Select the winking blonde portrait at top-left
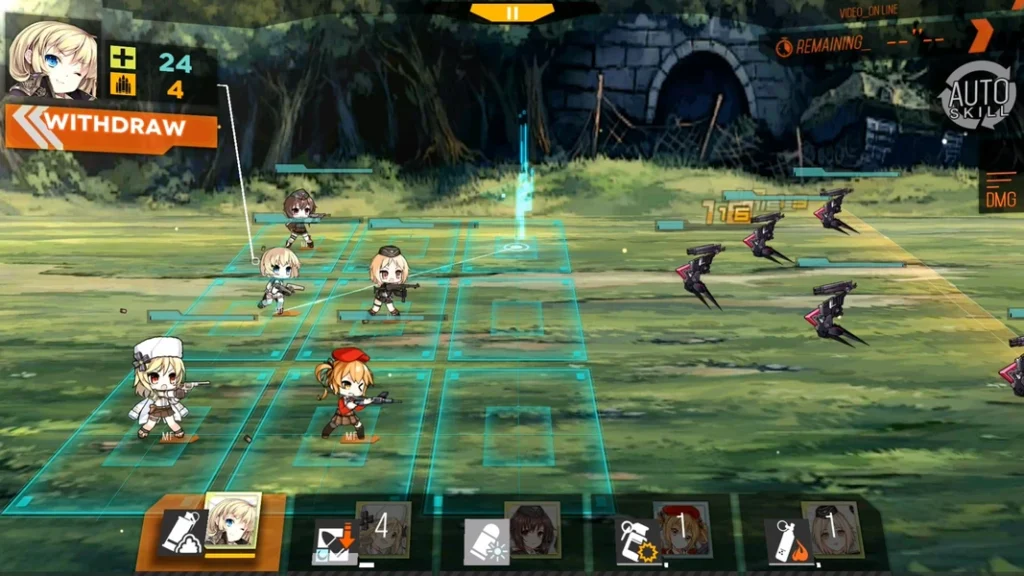This screenshot has height=576, width=1024. pyautogui.click(x=52, y=58)
